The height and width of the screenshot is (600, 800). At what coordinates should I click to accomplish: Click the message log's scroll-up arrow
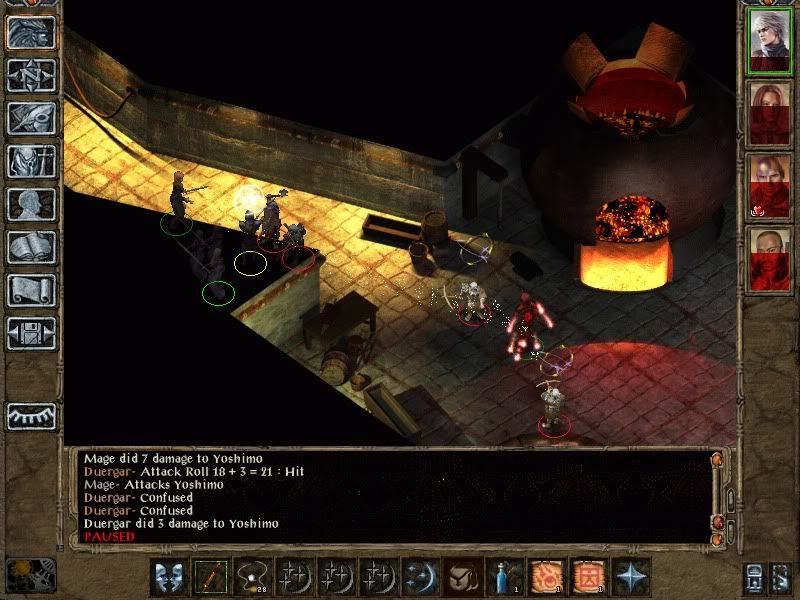point(716,459)
